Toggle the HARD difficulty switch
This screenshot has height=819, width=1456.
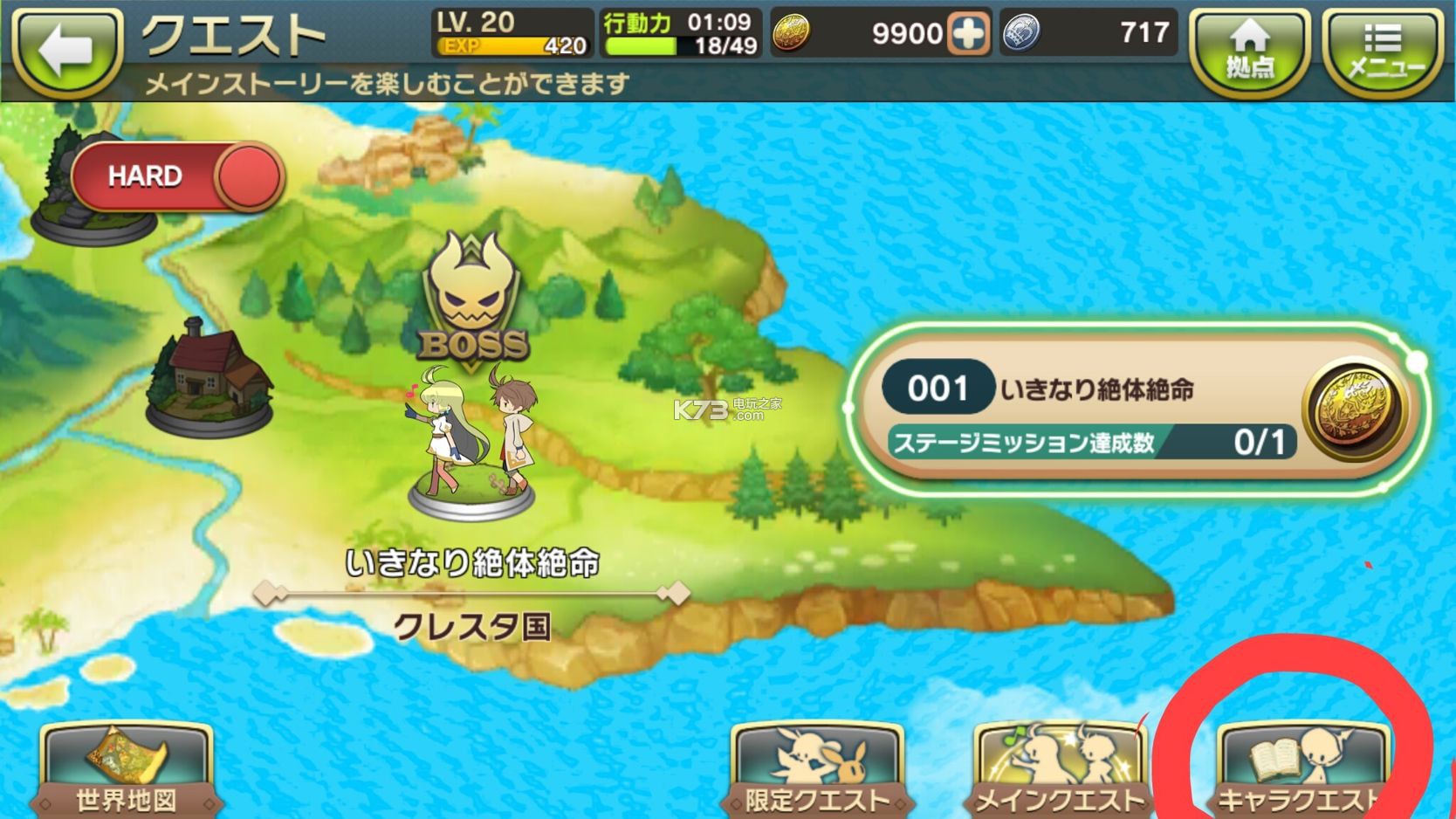[178, 176]
